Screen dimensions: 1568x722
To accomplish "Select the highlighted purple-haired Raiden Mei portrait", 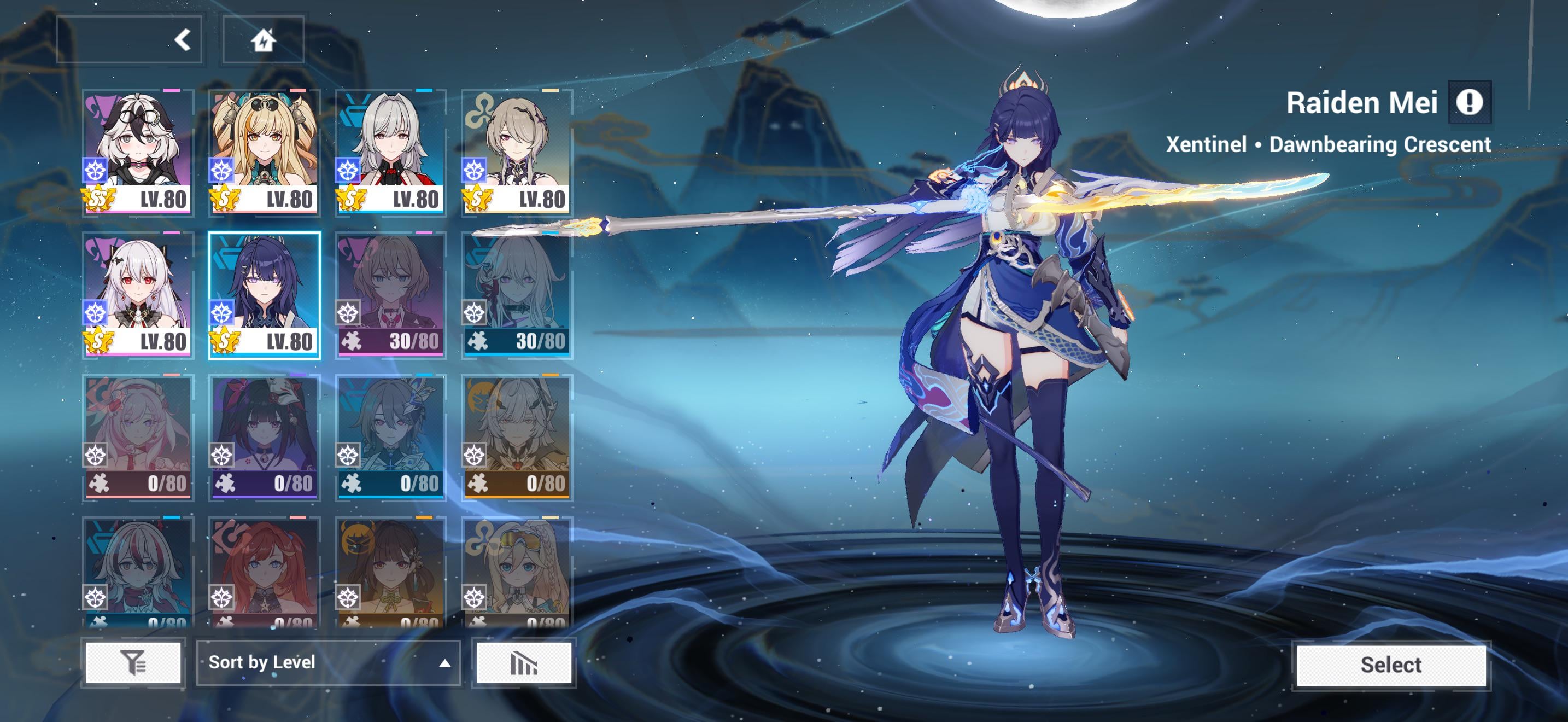I will click(x=264, y=295).
